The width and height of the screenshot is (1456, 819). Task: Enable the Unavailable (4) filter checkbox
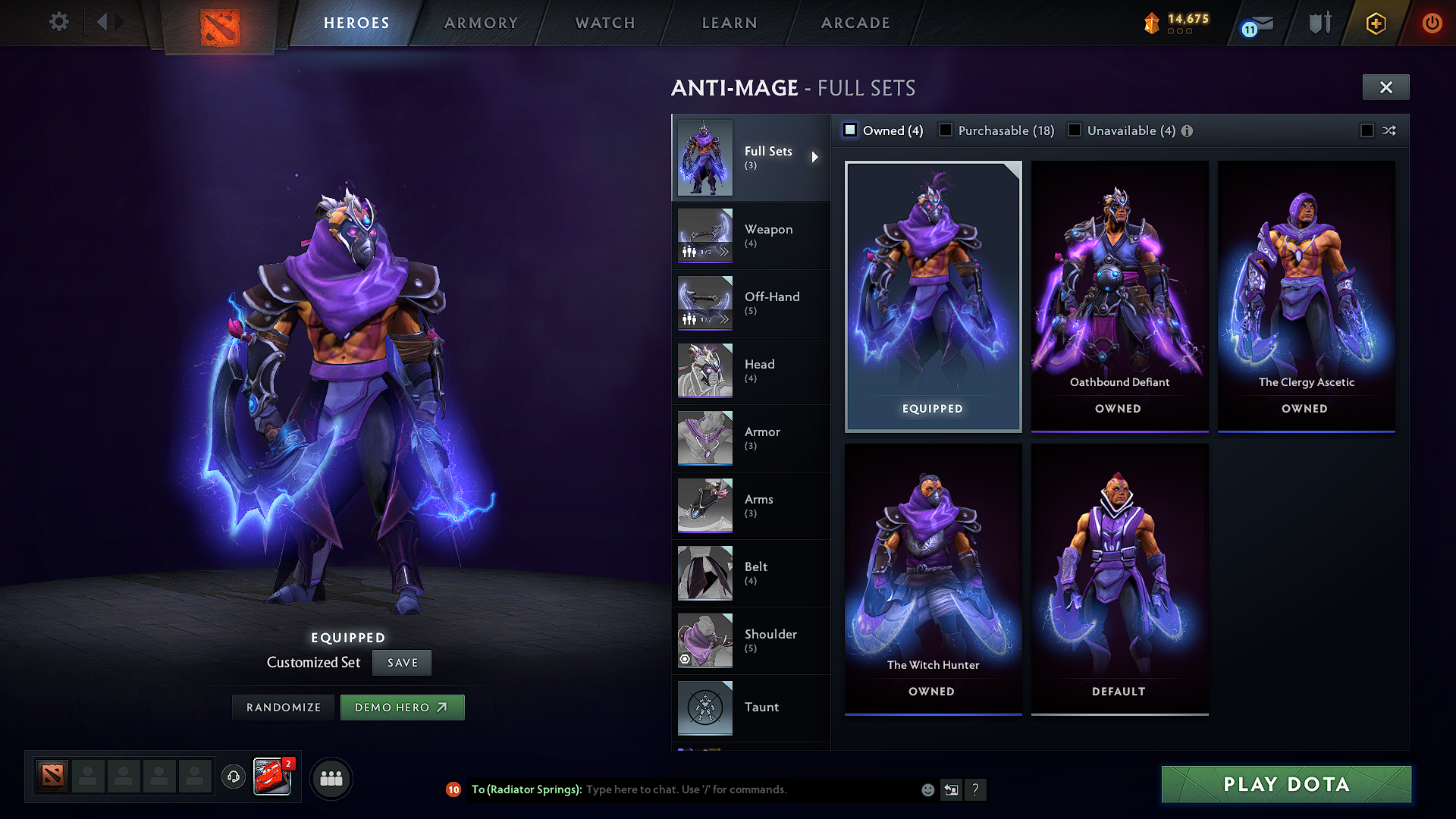click(x=1075, y=130)
